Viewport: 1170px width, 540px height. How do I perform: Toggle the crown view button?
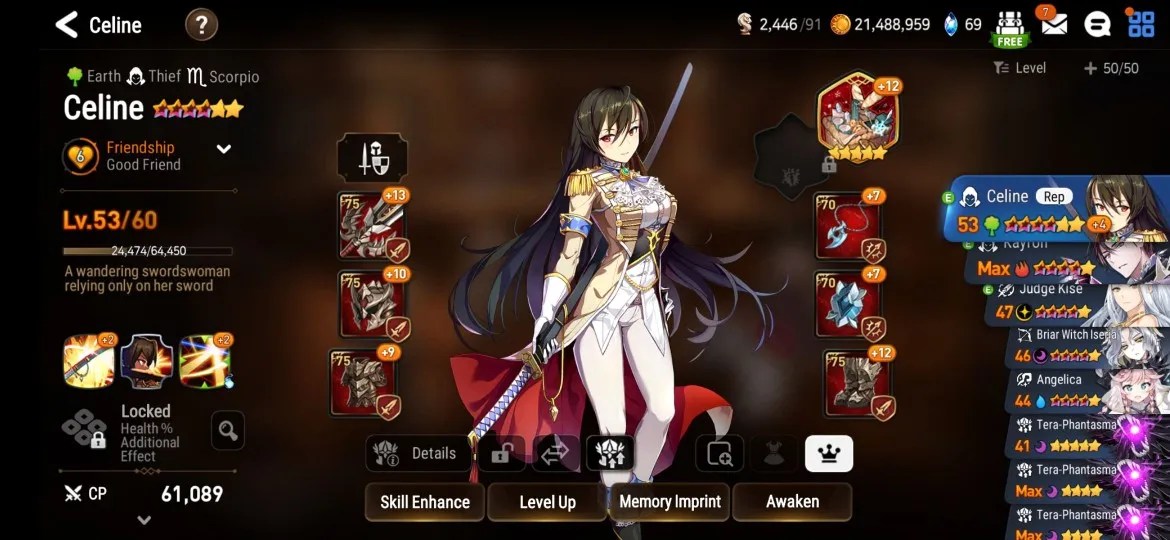pos(828,453)
